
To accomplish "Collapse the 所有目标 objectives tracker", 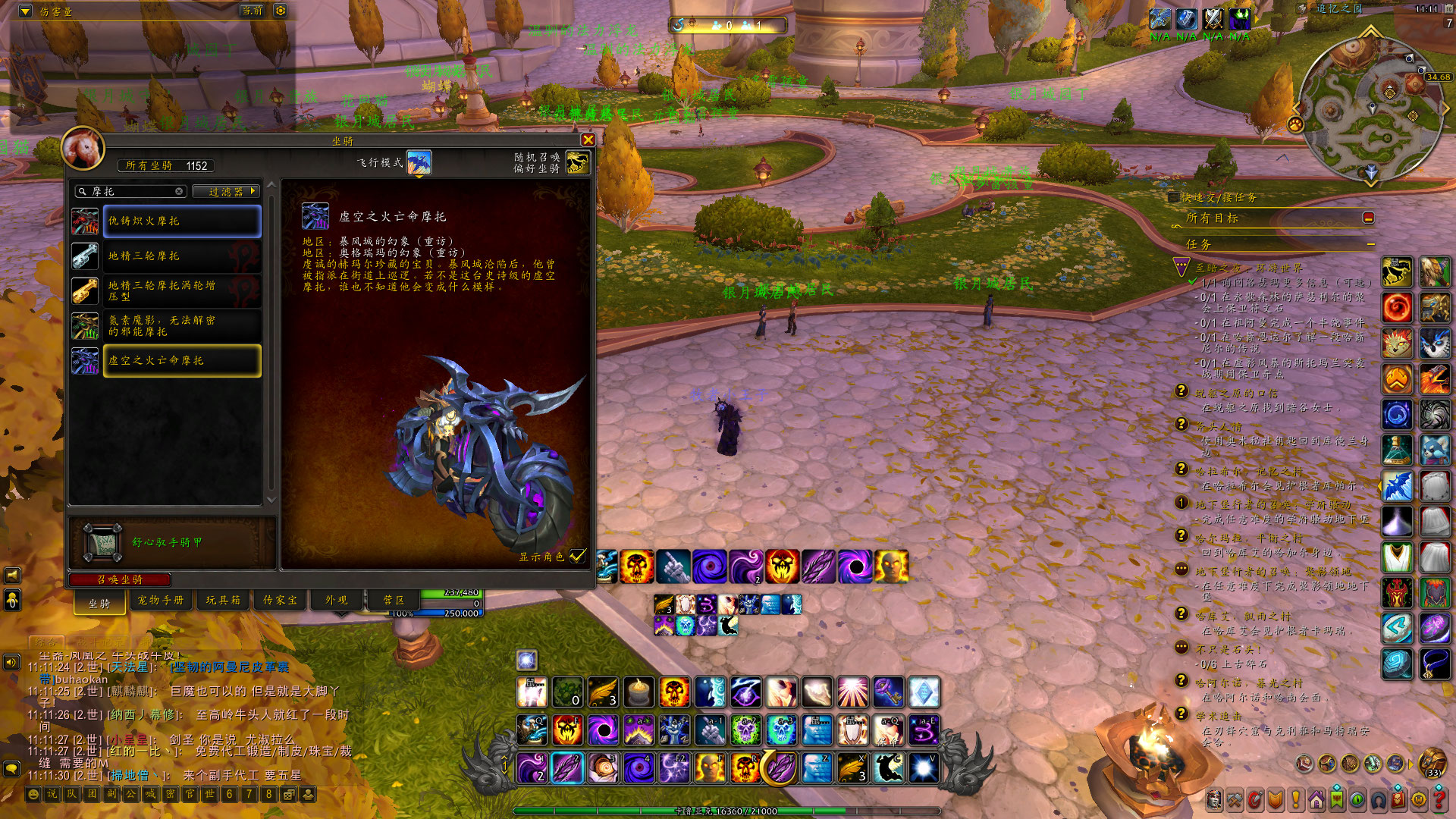I will [1369, 218].
